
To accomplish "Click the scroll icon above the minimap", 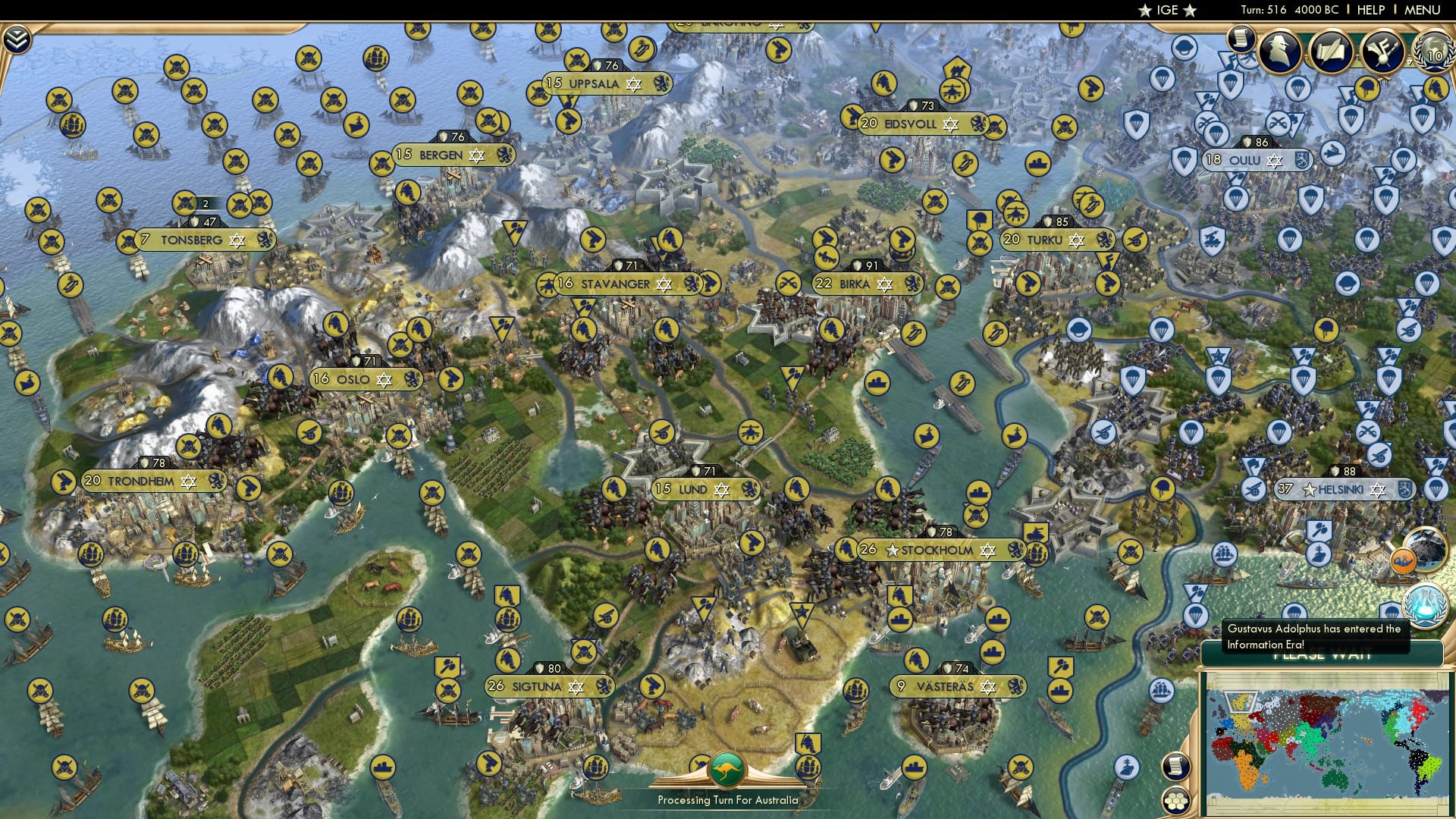I will click(1177, 766).
